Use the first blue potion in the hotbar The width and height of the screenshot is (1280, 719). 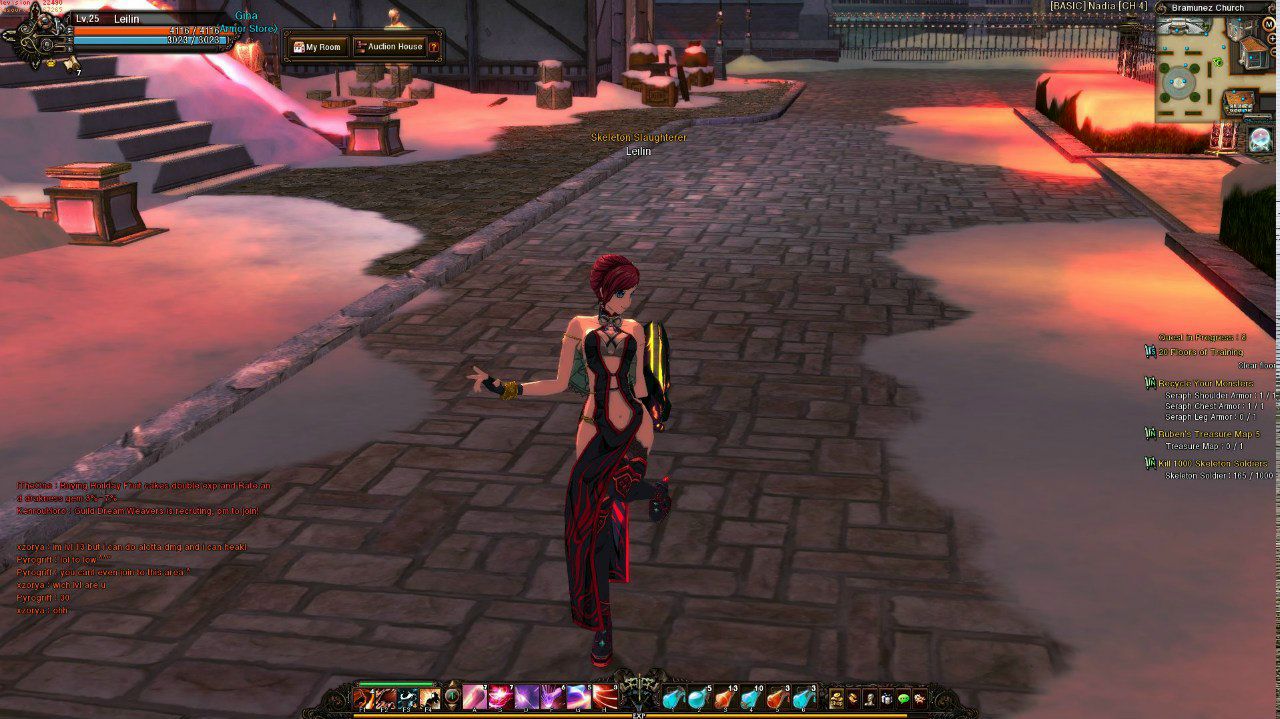[673, 699]
